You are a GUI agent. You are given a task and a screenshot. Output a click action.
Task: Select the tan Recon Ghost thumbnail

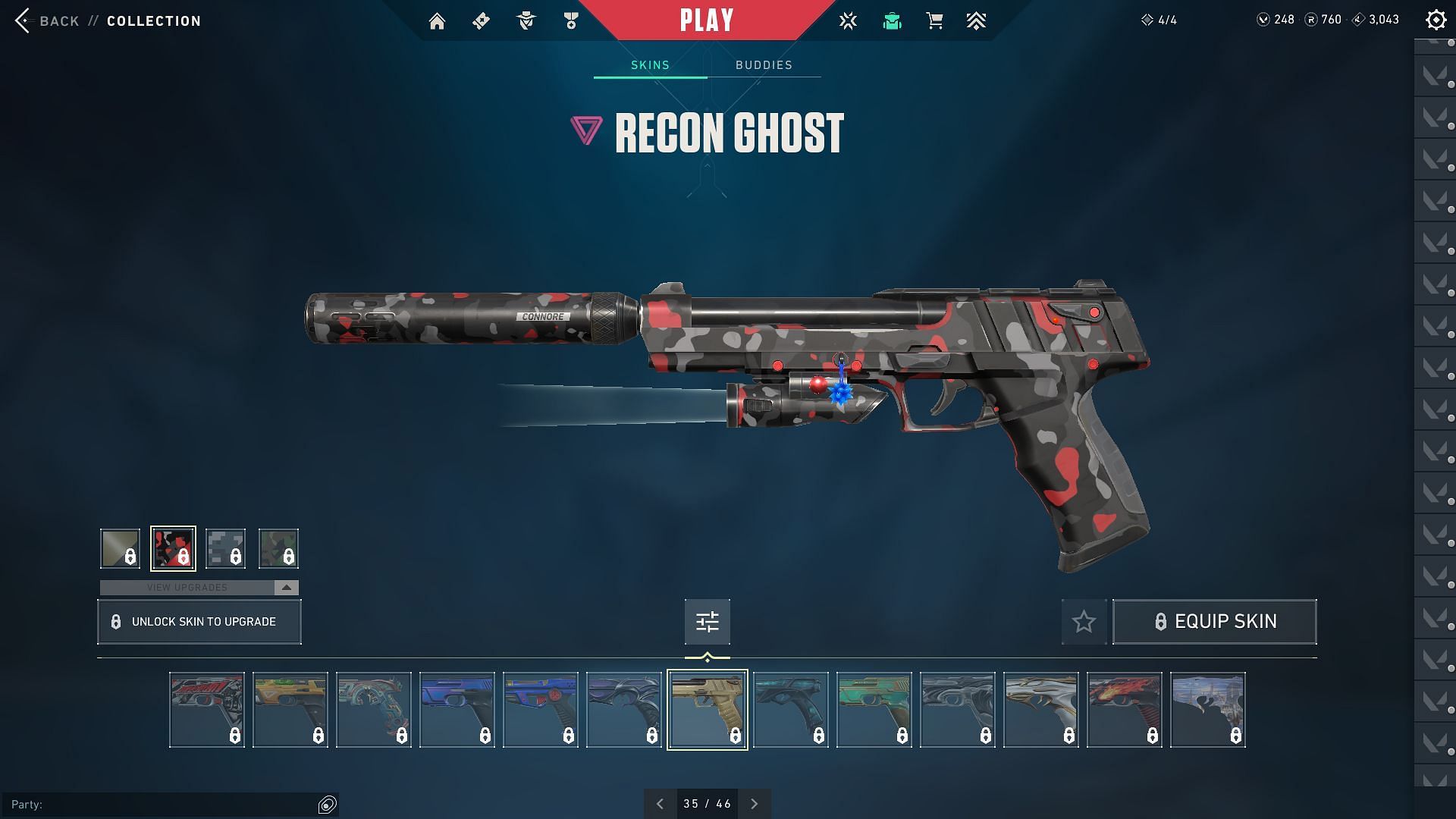click(x=707, y=710)
